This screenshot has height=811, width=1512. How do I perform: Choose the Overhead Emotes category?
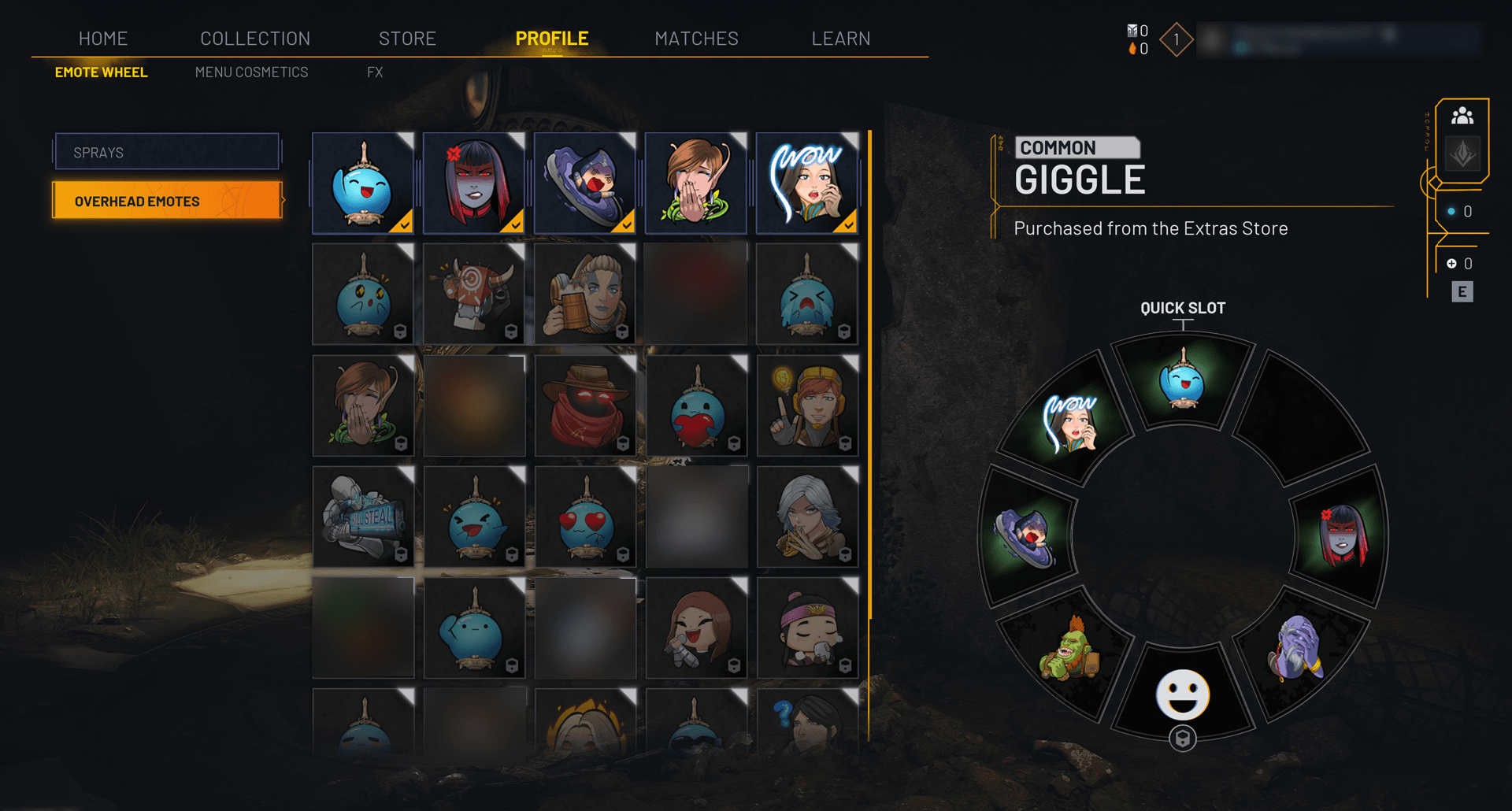[167, 201]
